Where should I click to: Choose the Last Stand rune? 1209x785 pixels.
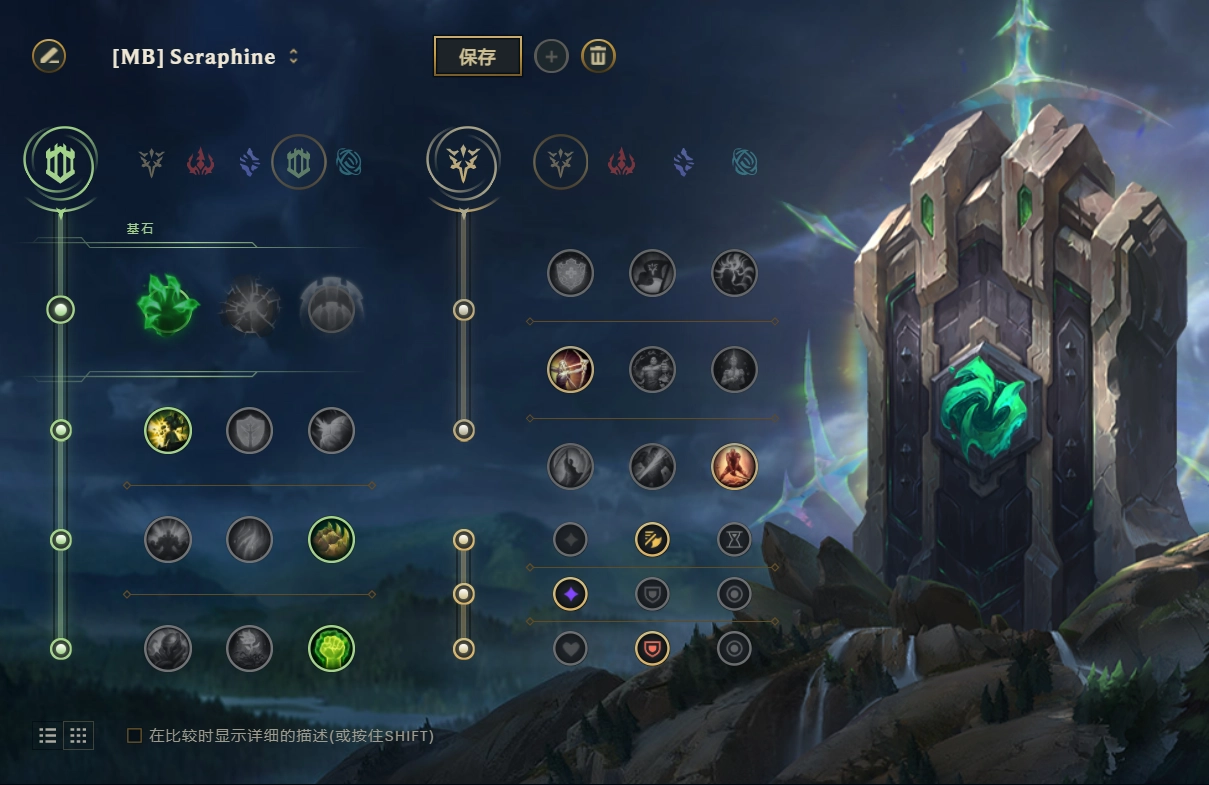click(x=734, y=466)
